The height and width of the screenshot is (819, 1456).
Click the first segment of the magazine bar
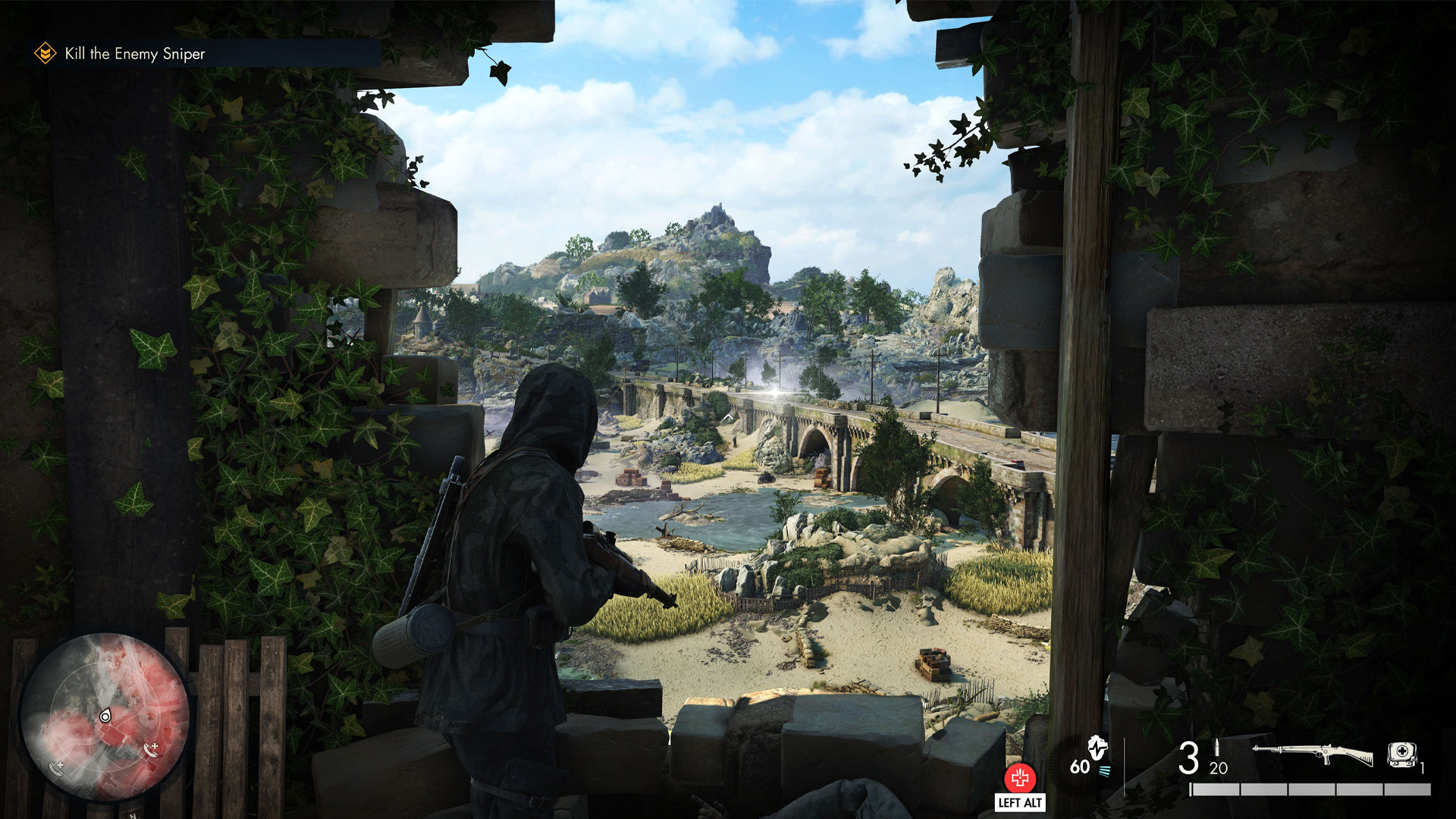(1215, 789)
